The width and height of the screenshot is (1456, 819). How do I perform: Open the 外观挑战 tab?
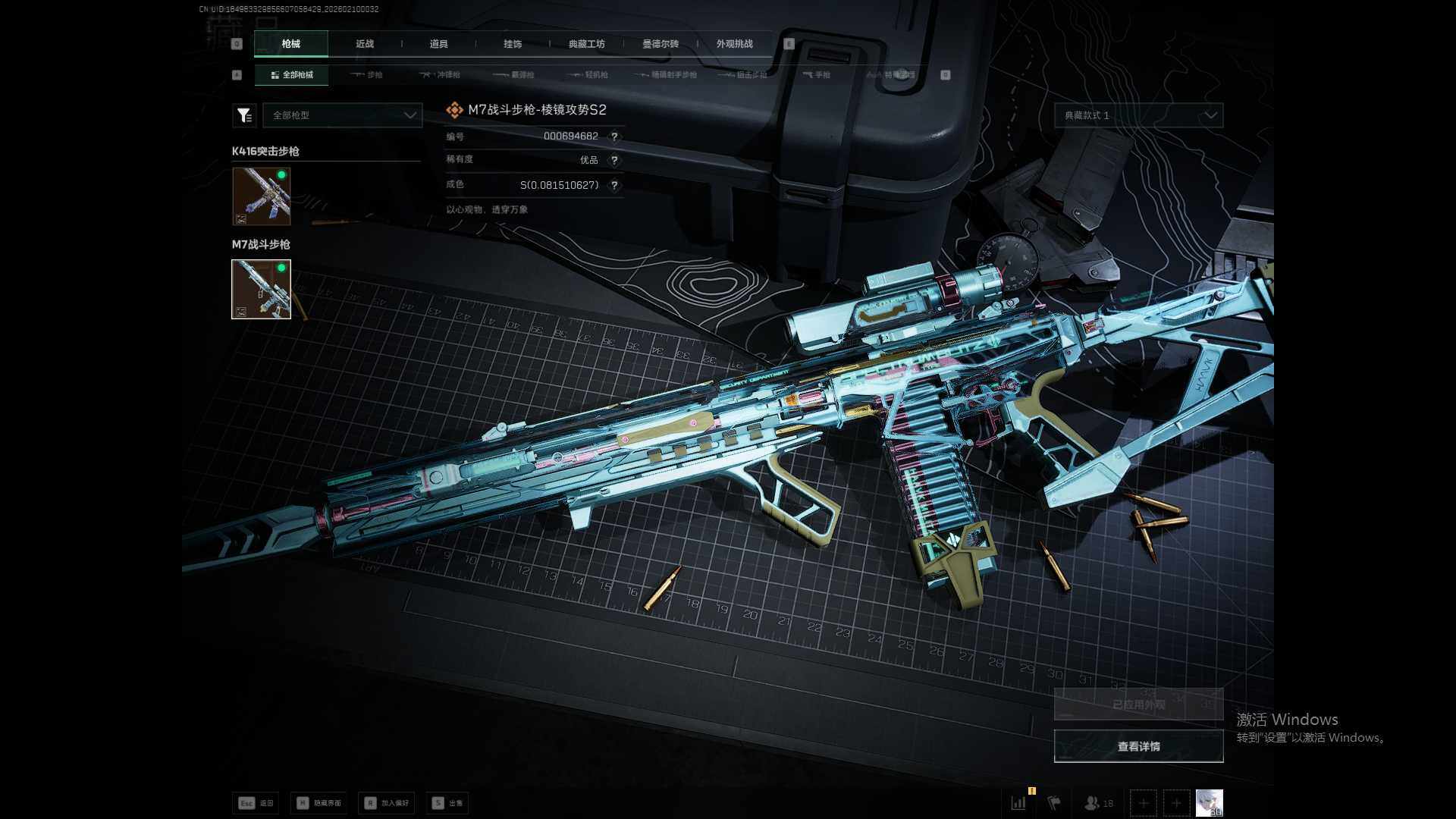coord(734,44)
